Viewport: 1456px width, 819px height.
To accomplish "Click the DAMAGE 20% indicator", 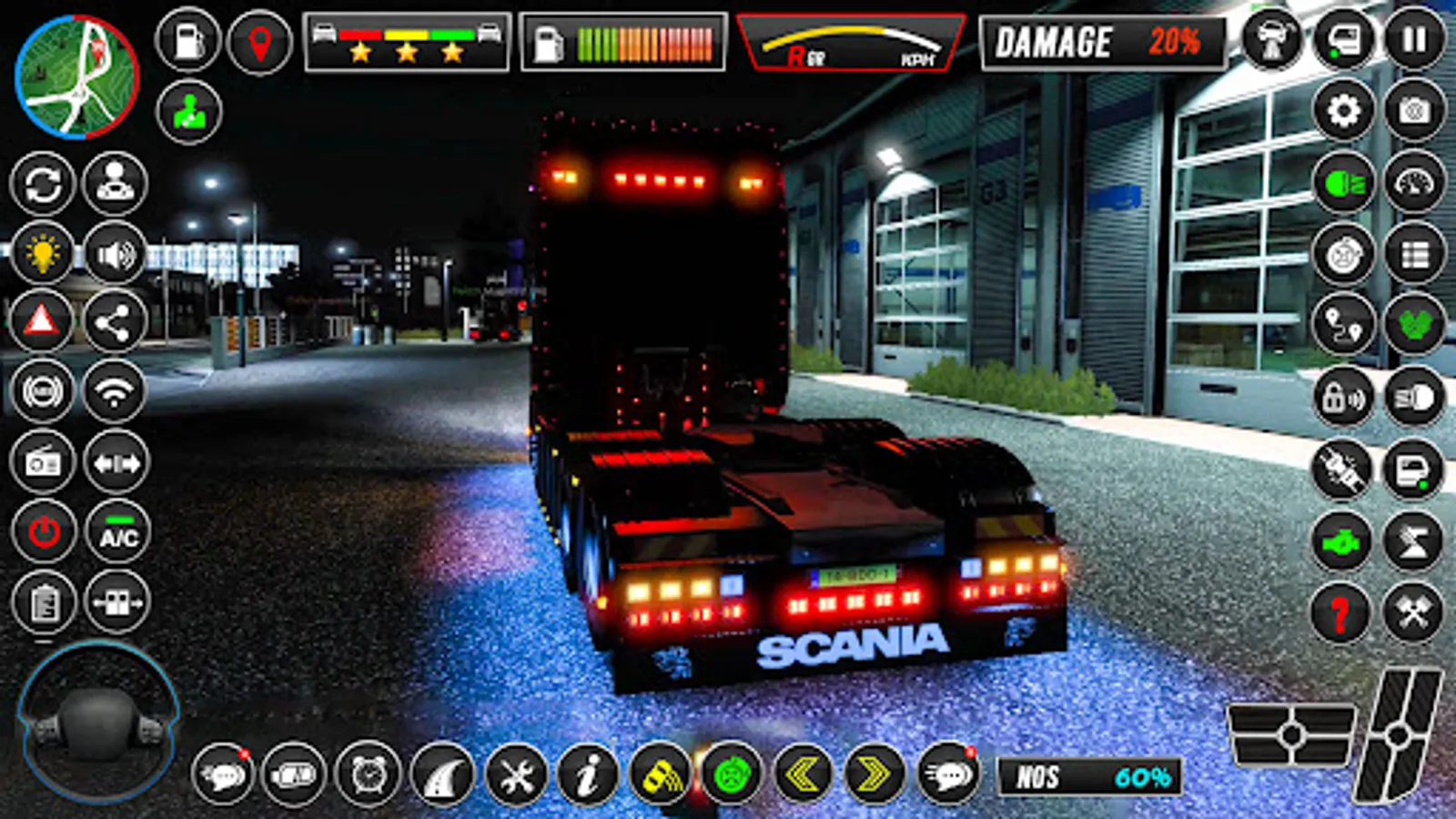I will pyautogui.click(x=1101, y=41).
